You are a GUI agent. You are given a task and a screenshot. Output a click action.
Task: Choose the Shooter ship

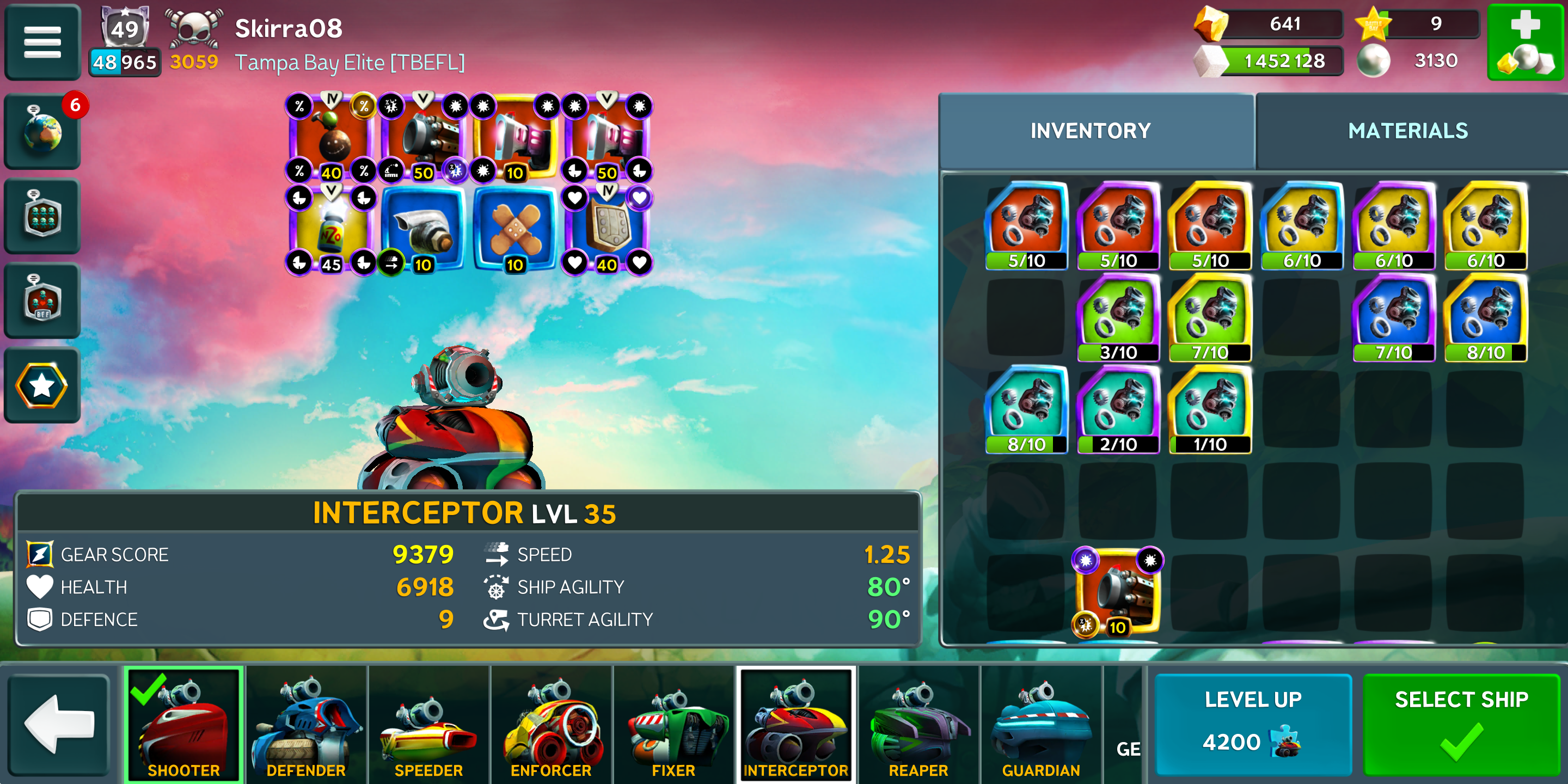point(183,724)
